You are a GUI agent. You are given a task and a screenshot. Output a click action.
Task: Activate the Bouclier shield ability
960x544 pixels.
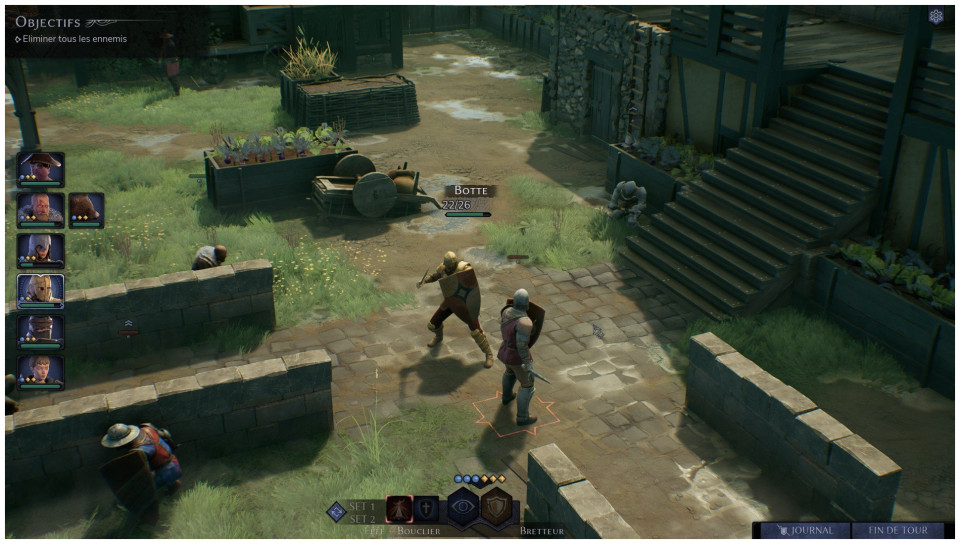(426, 508)
